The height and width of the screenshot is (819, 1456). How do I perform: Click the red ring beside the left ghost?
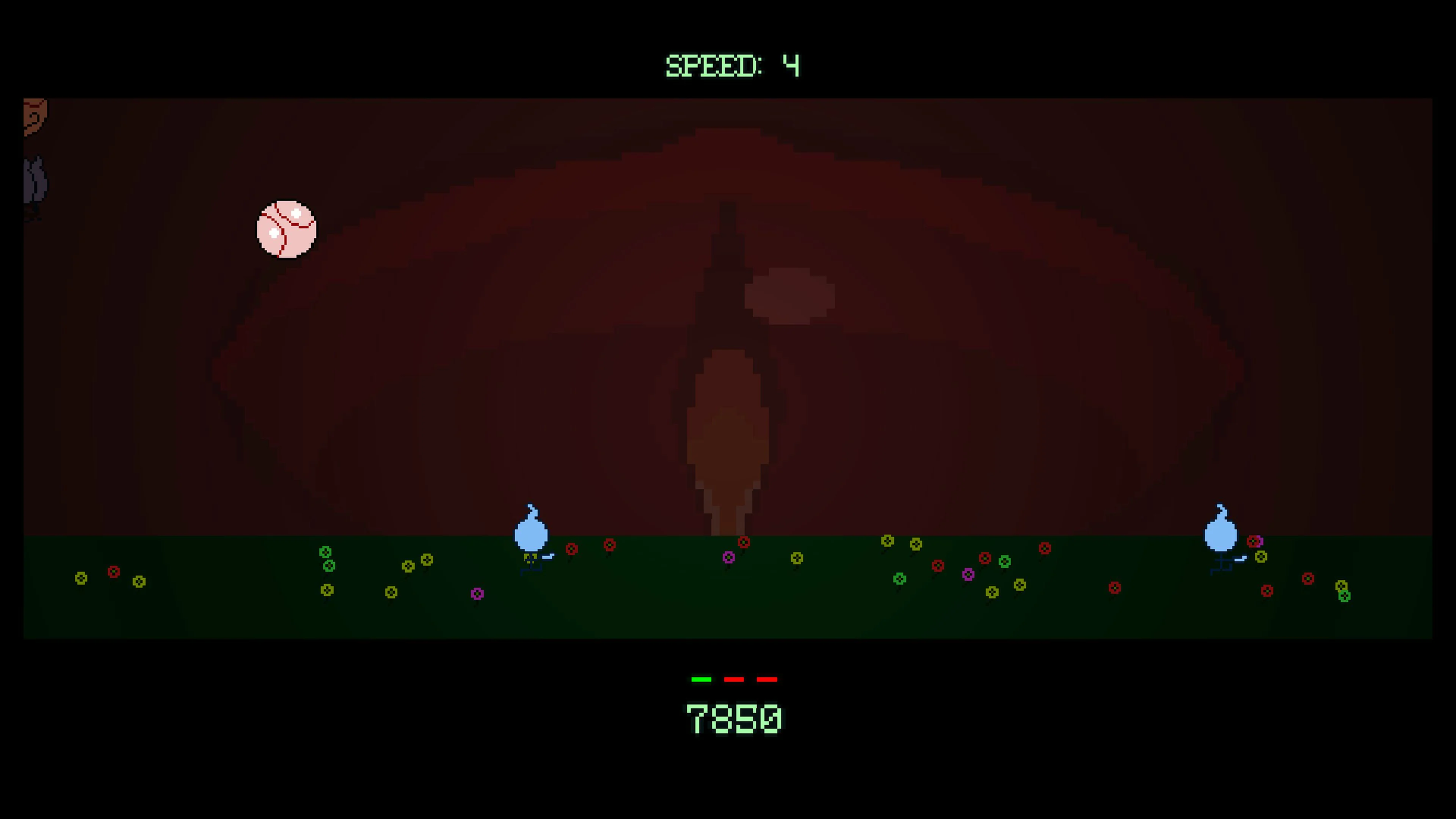tap(572, 549)
